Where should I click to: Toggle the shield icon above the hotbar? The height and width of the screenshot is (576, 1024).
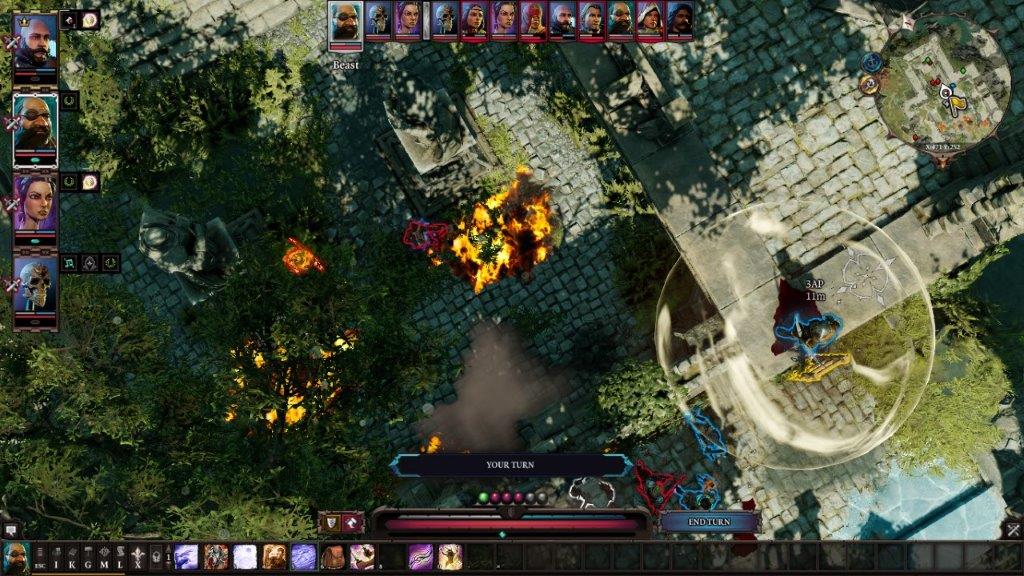[x=328, y=522]
